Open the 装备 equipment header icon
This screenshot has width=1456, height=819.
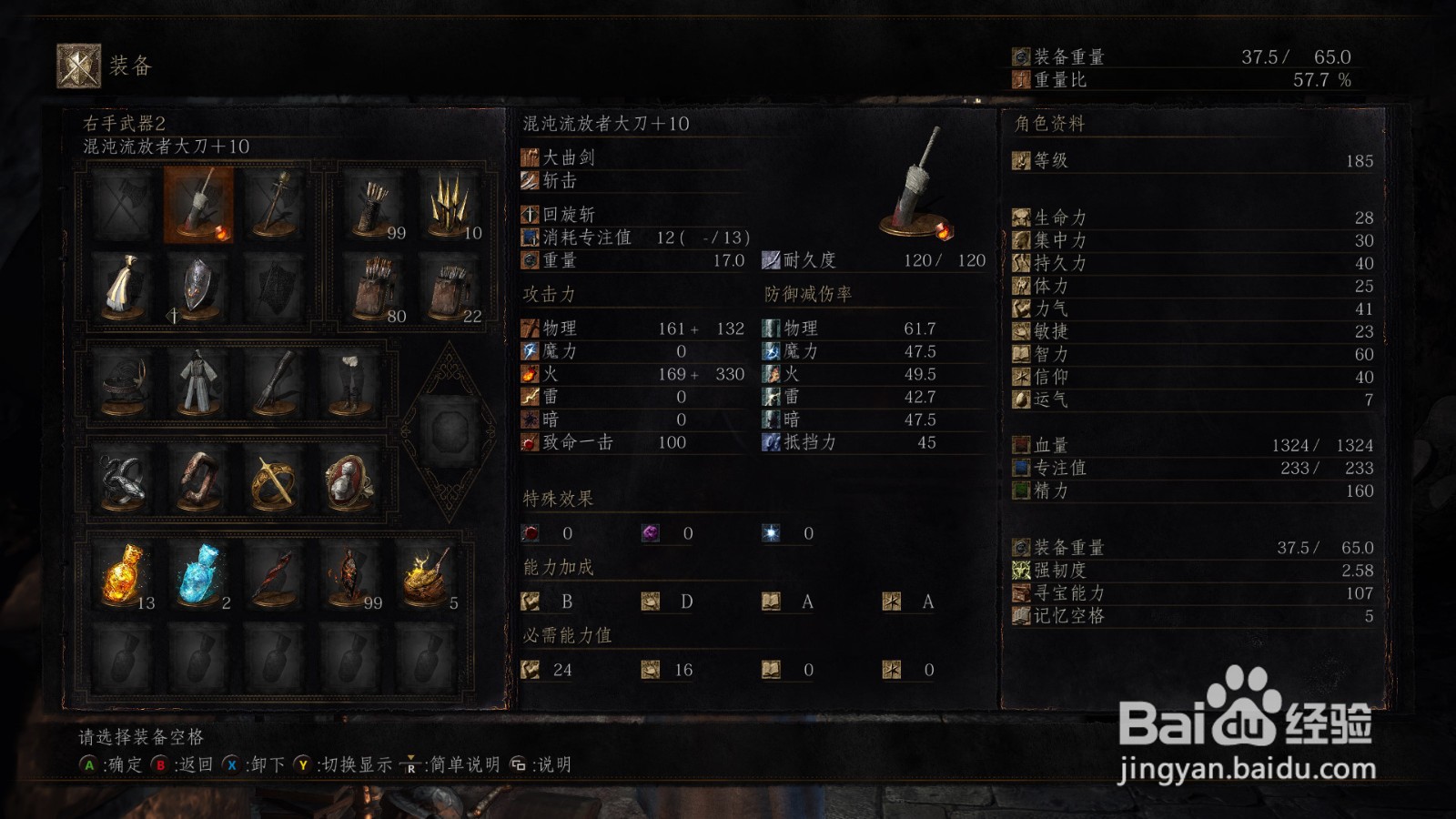pyautogui.click(x=79, y=64)
